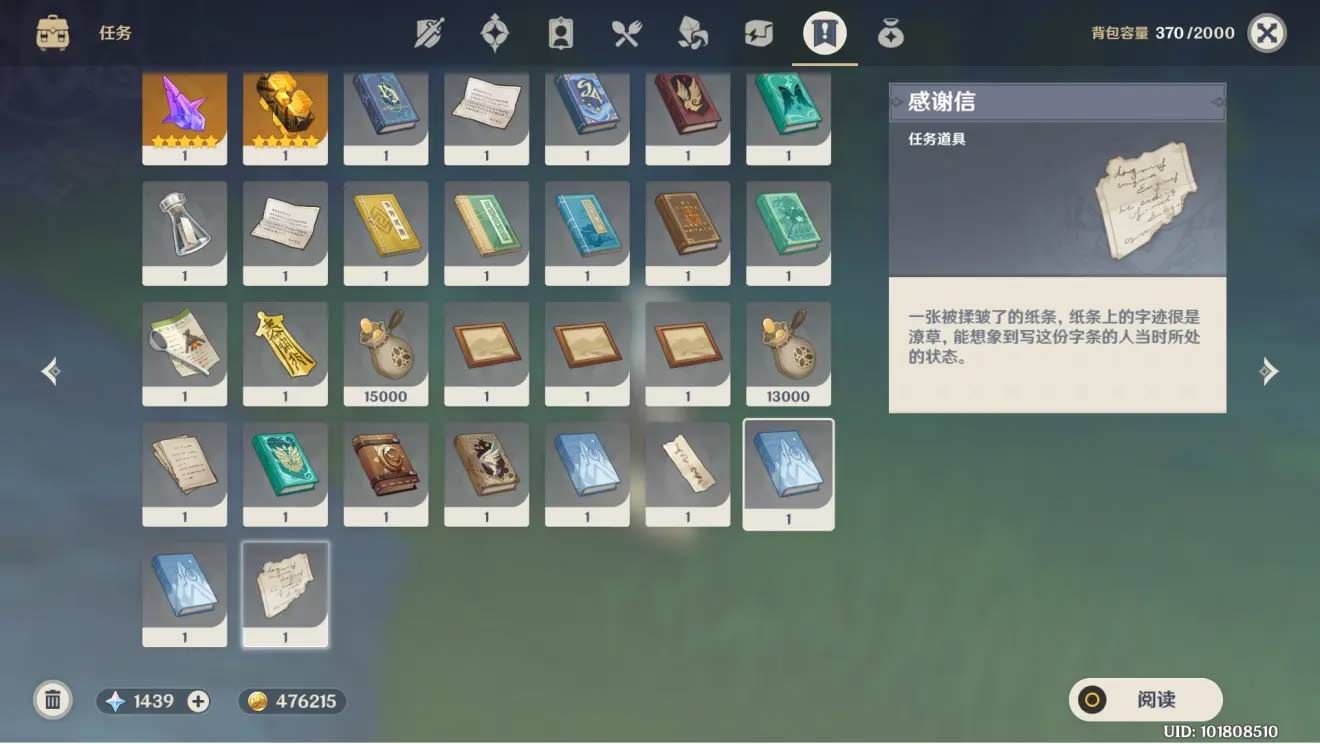Viewport: 1320px width, 744px height.
Task: Click the Mora balance display showing 476215
Action: click(291, 700)
